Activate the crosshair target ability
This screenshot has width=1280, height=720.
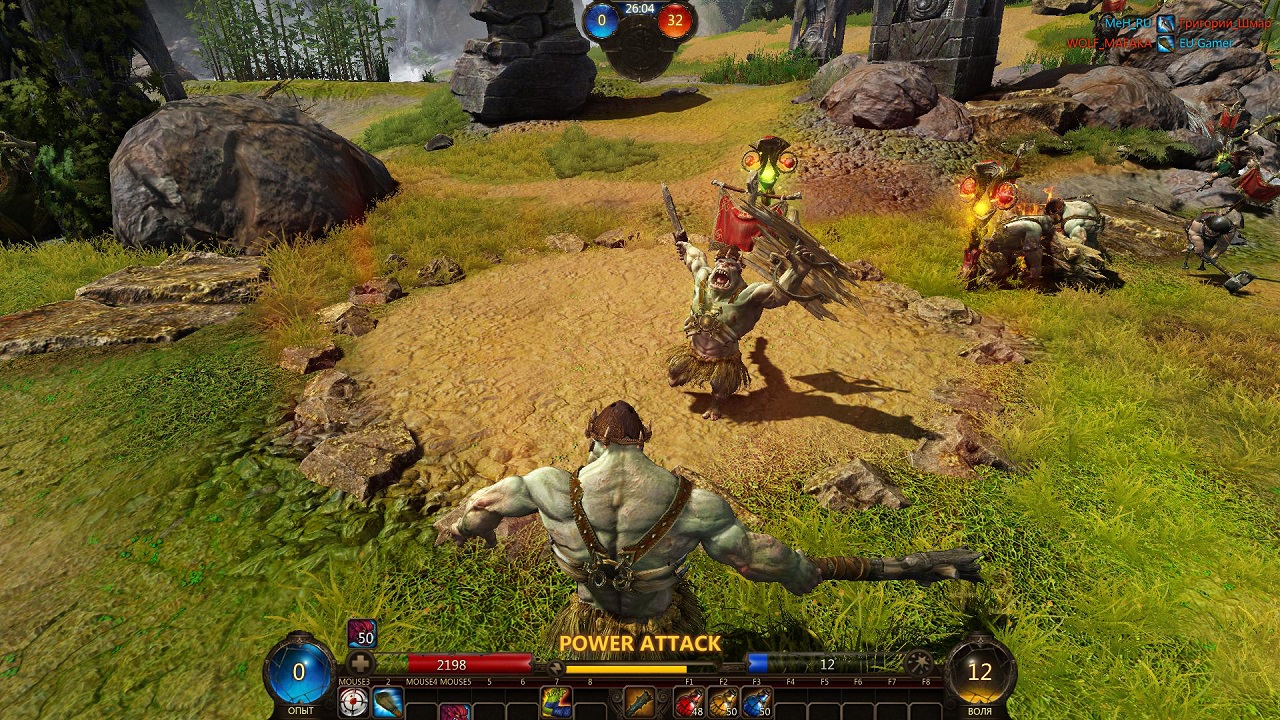[353, 702]
